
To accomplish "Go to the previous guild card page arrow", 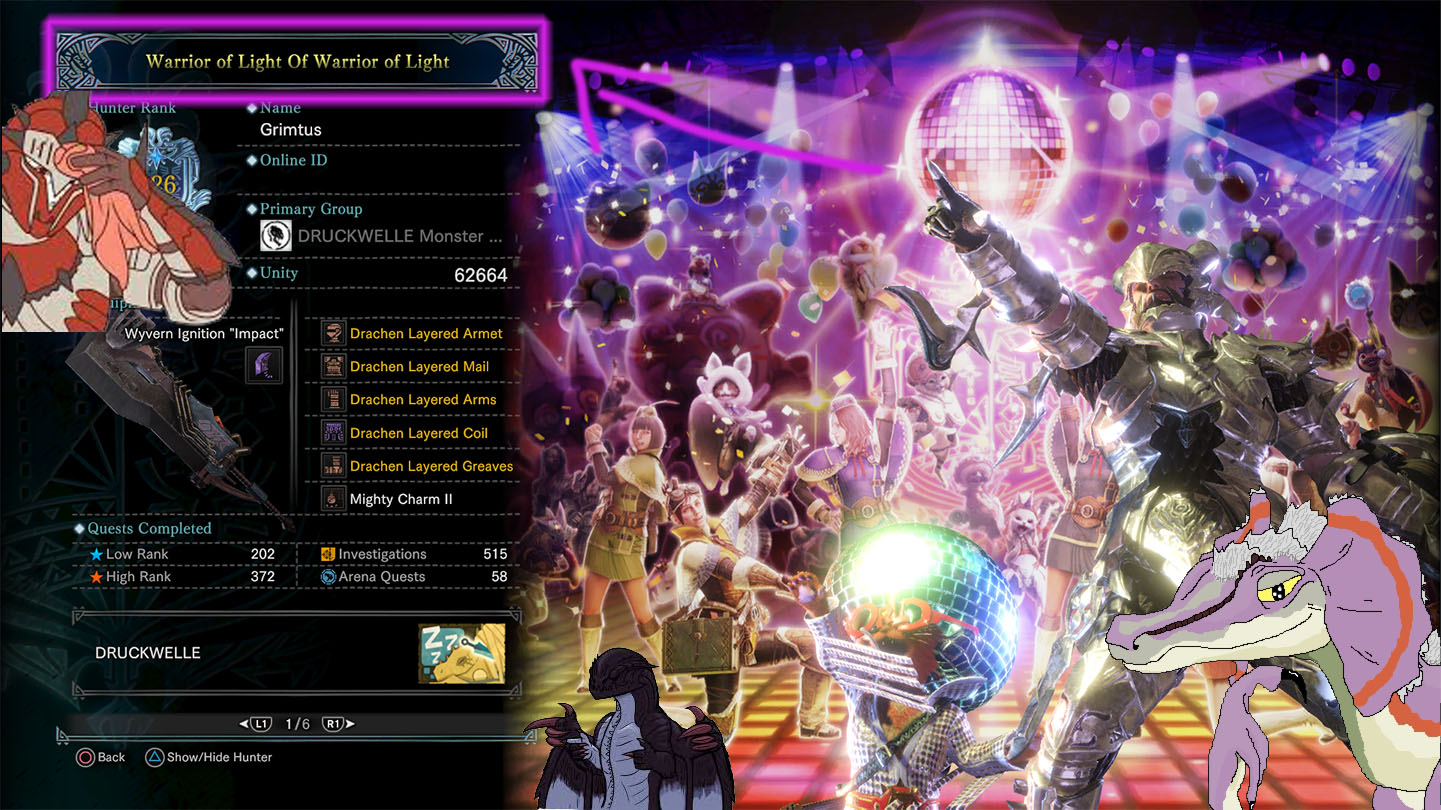I will pyautogui.click(x=255, y=724).
